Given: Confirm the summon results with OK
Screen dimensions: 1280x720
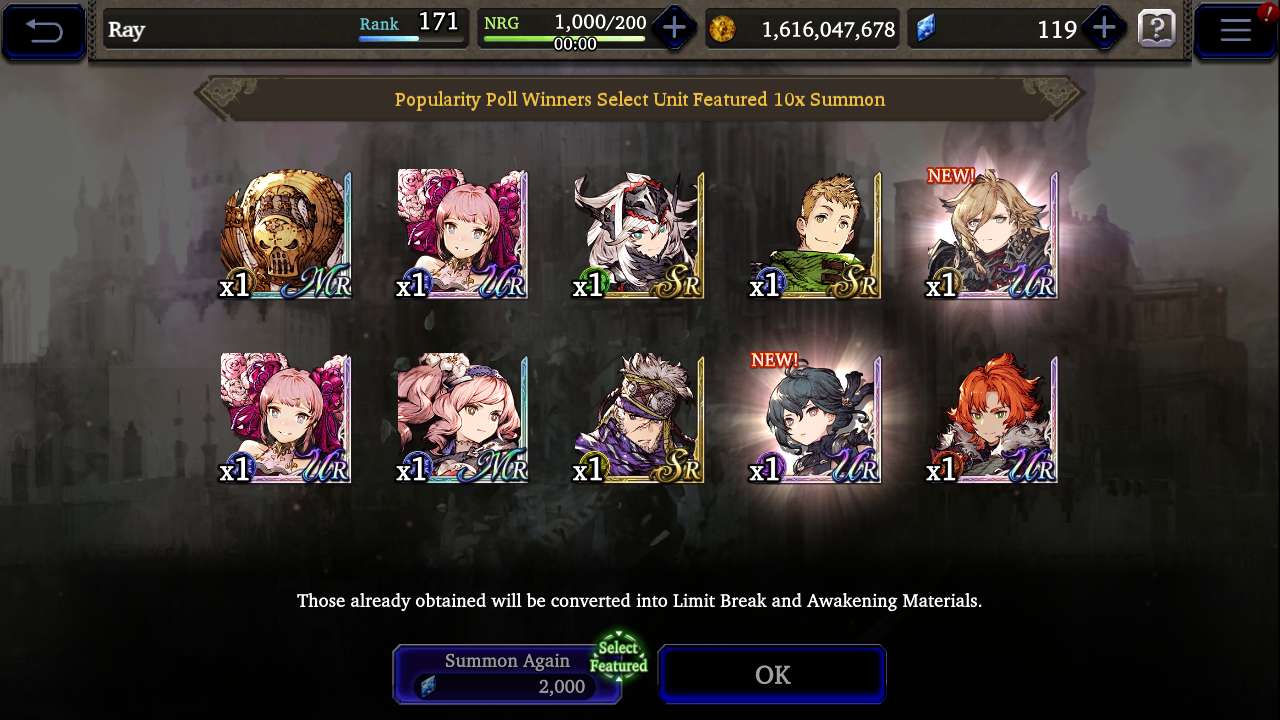Looking at the screenshot, I should click(772, 675).
